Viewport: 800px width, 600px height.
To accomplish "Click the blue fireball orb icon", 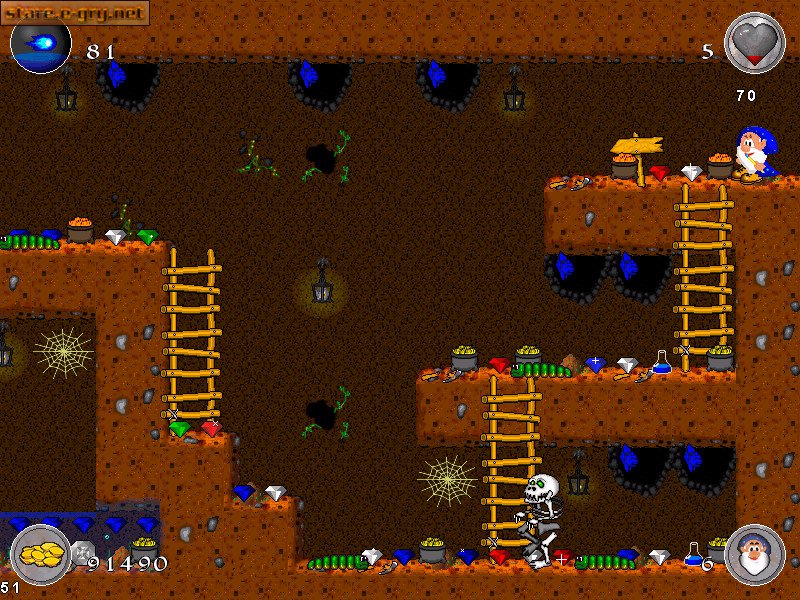I will [x=41, y=44].
